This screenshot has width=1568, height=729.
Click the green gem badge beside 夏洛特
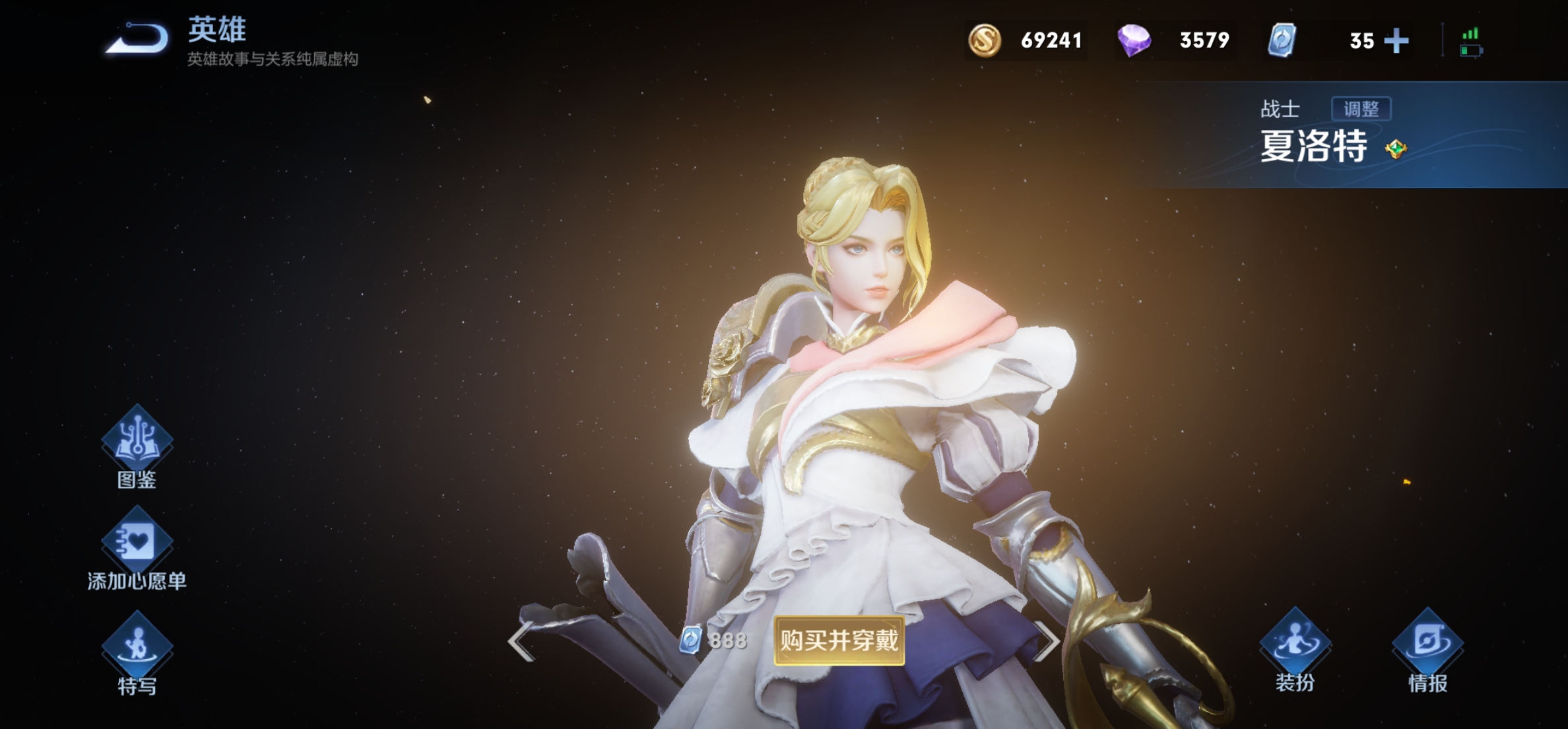(1396, 149)
